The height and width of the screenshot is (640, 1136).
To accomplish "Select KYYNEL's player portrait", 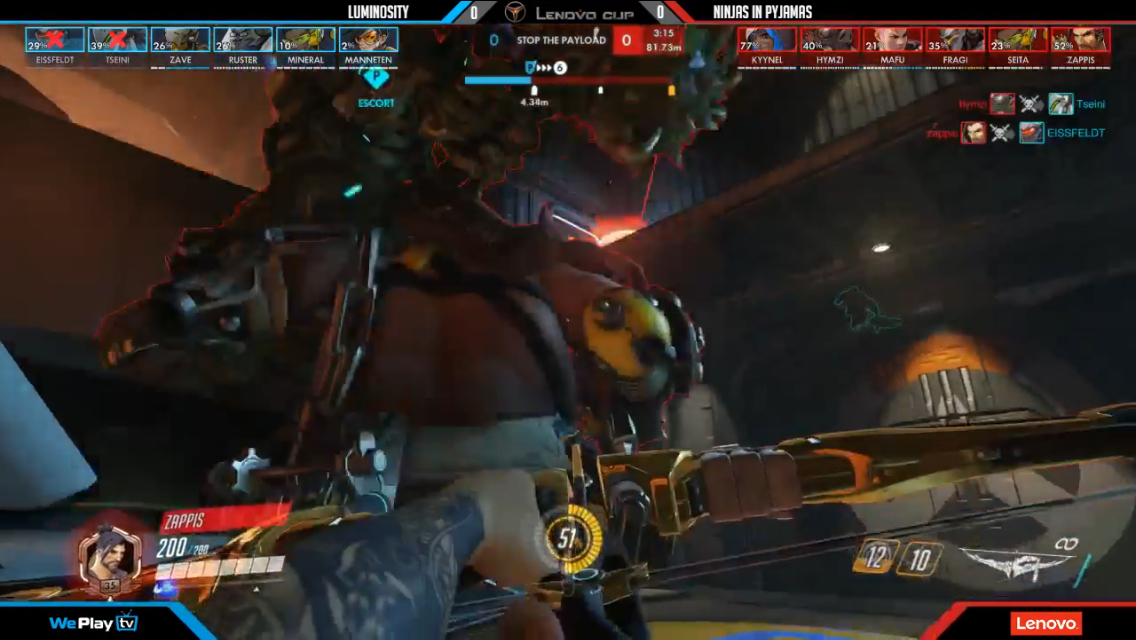I will 767,40.
